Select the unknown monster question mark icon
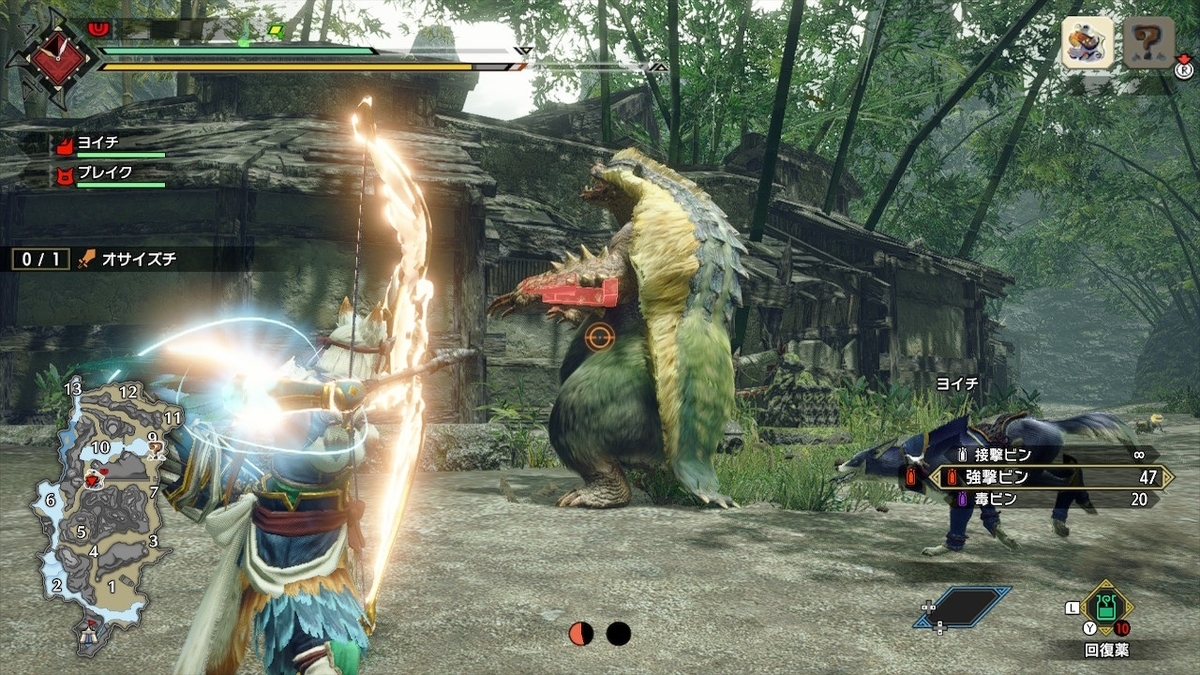This screenshot has width=1200, height=675. pos(1147,45)
